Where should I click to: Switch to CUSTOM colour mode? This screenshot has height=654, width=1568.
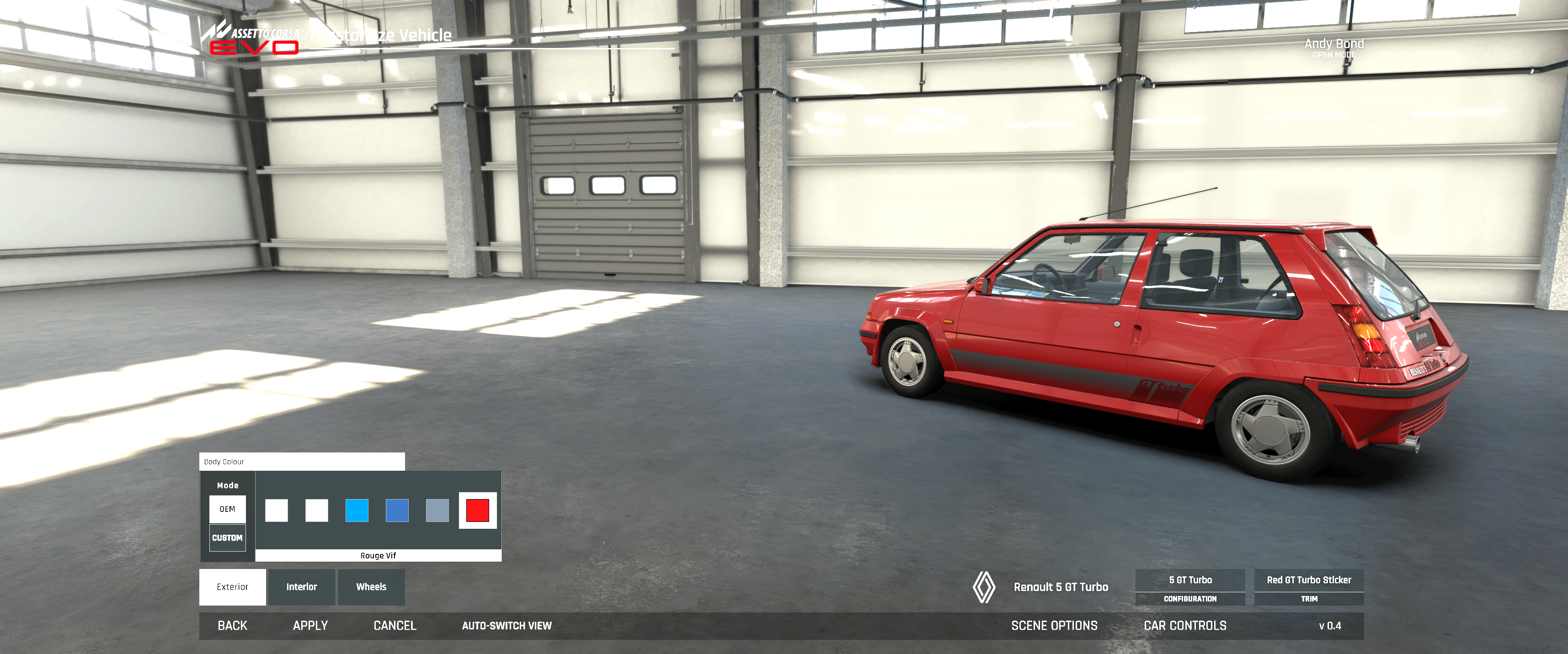pos(227,538)
